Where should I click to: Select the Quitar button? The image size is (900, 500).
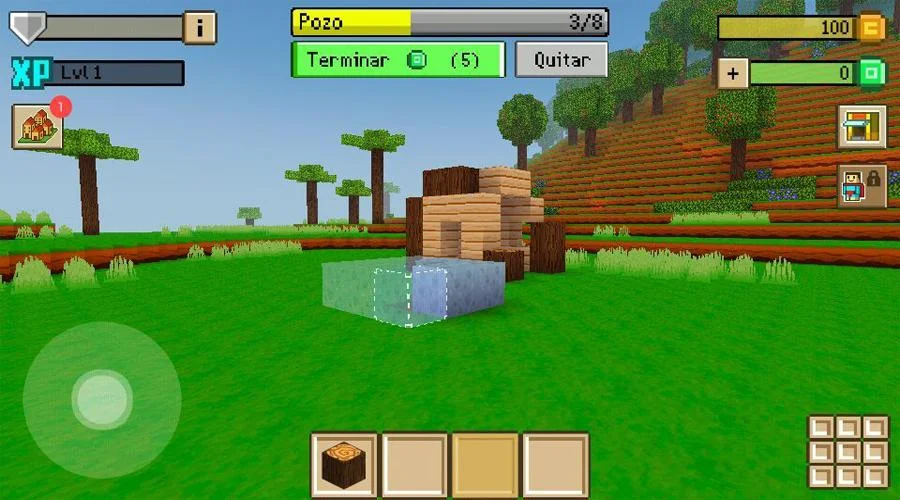561,60
